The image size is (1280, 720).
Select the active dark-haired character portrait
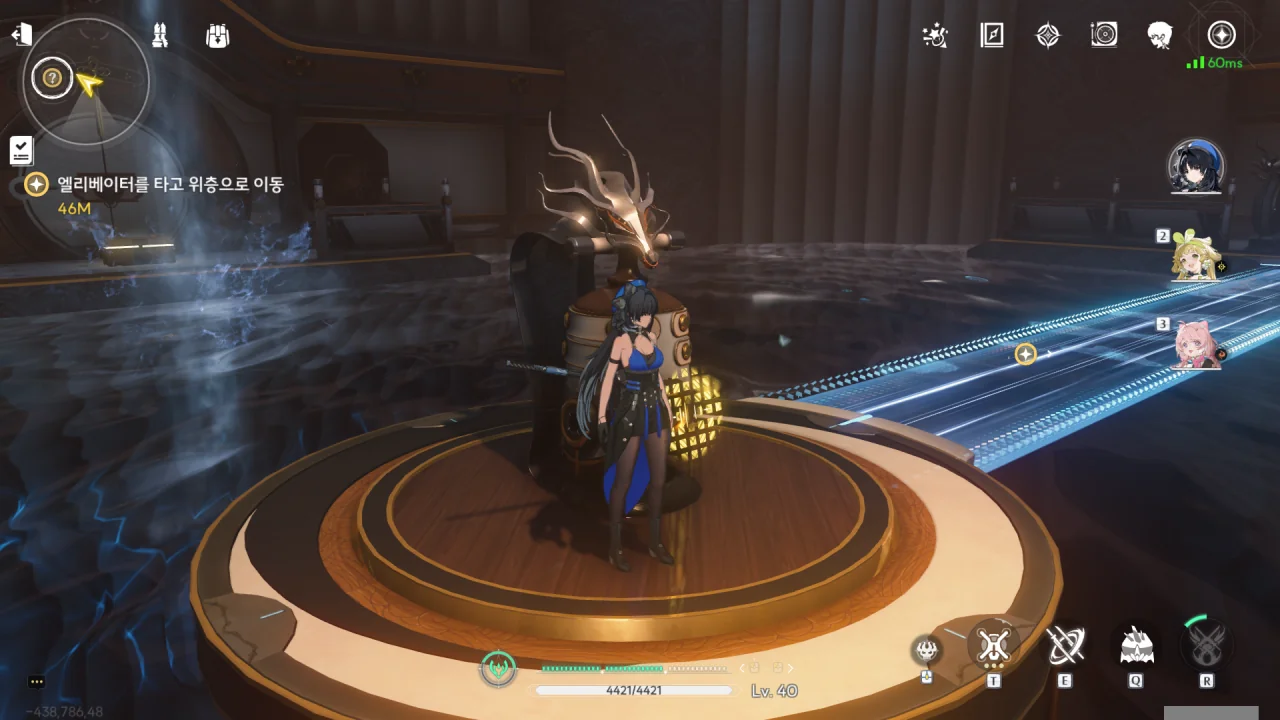point(1196,167)
